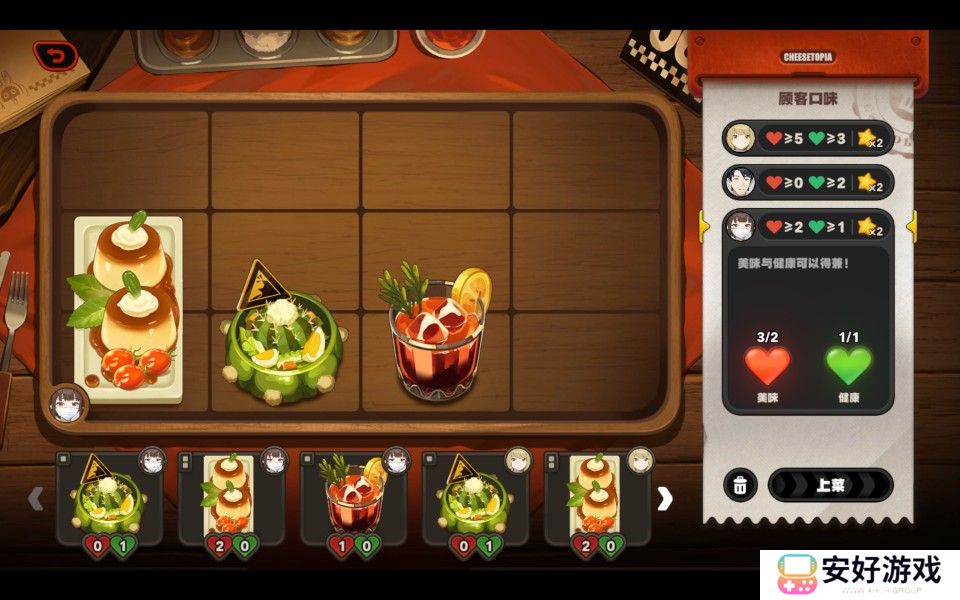Clear the tray with the trash can button

click(739, 485)
